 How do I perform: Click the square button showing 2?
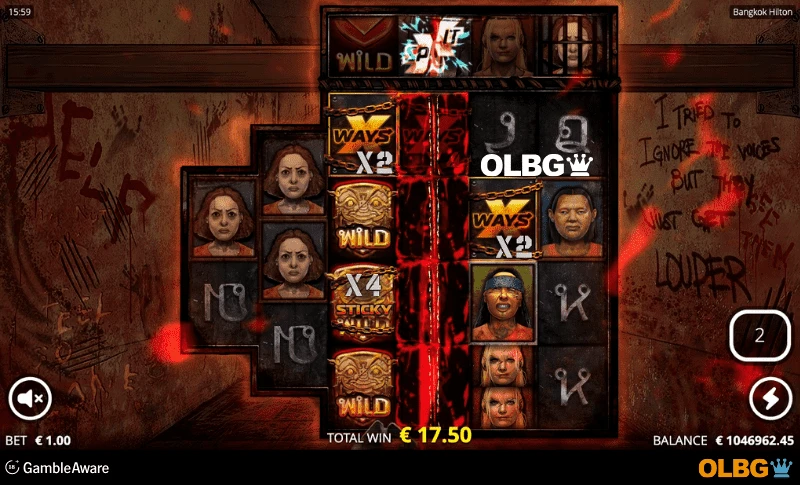pos(759,336)
